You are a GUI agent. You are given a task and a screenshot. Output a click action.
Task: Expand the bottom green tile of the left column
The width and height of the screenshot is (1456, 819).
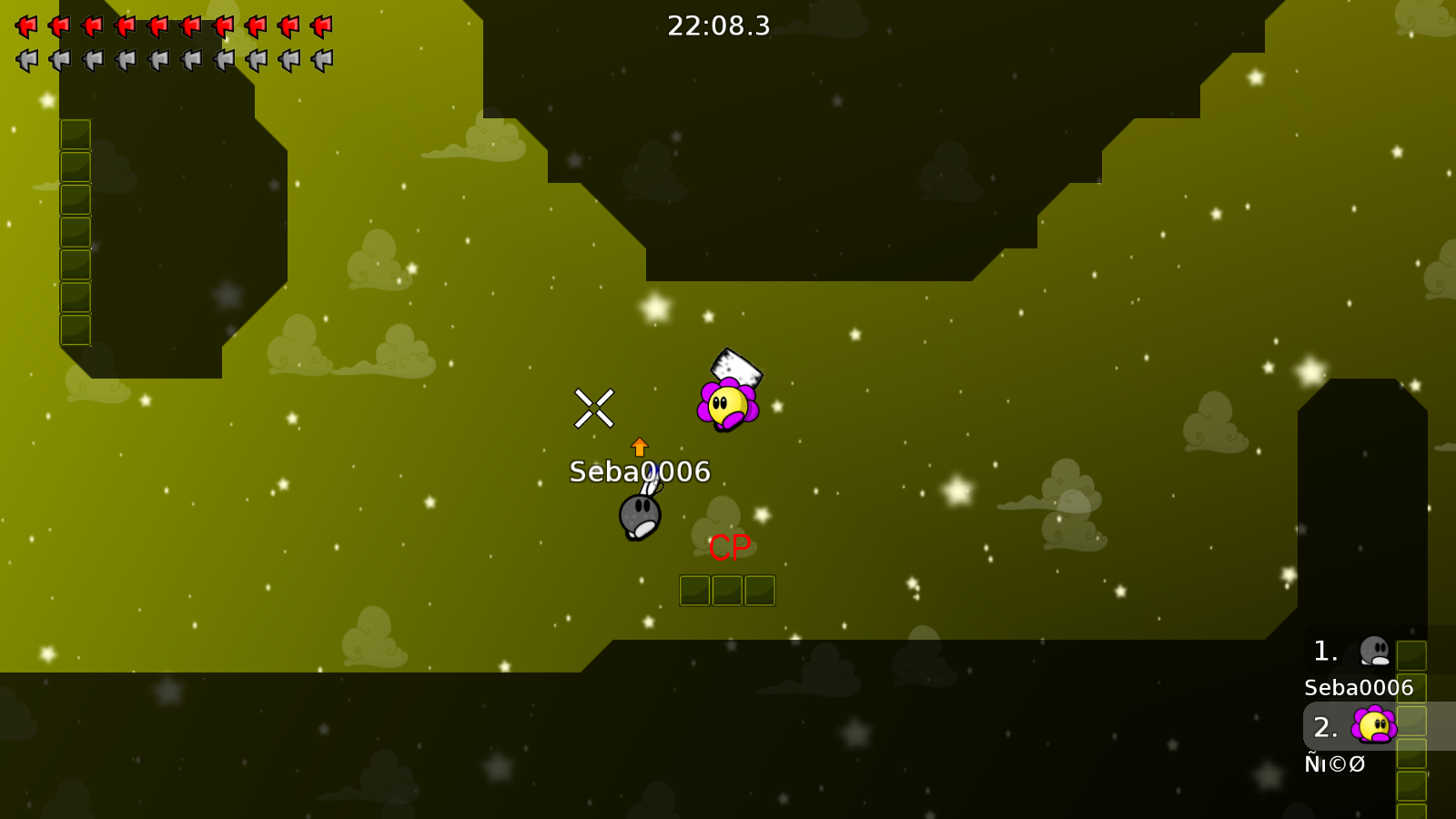pos(75,329)
